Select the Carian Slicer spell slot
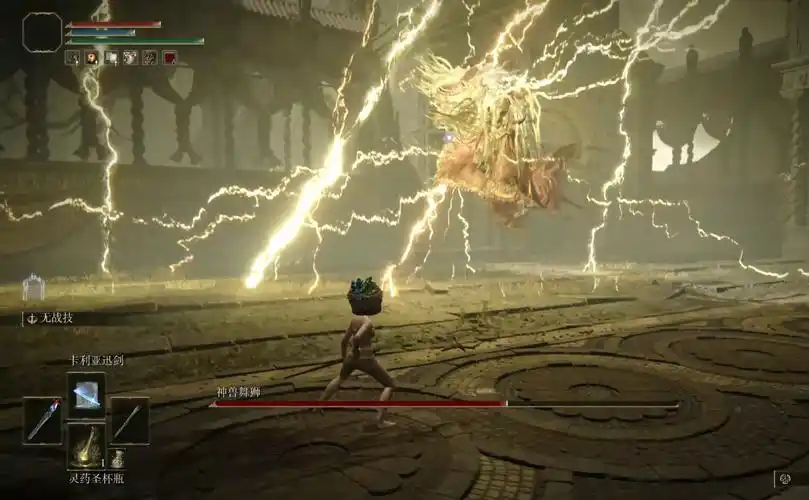This screenshot has width=809, height=500. [86, 395]
